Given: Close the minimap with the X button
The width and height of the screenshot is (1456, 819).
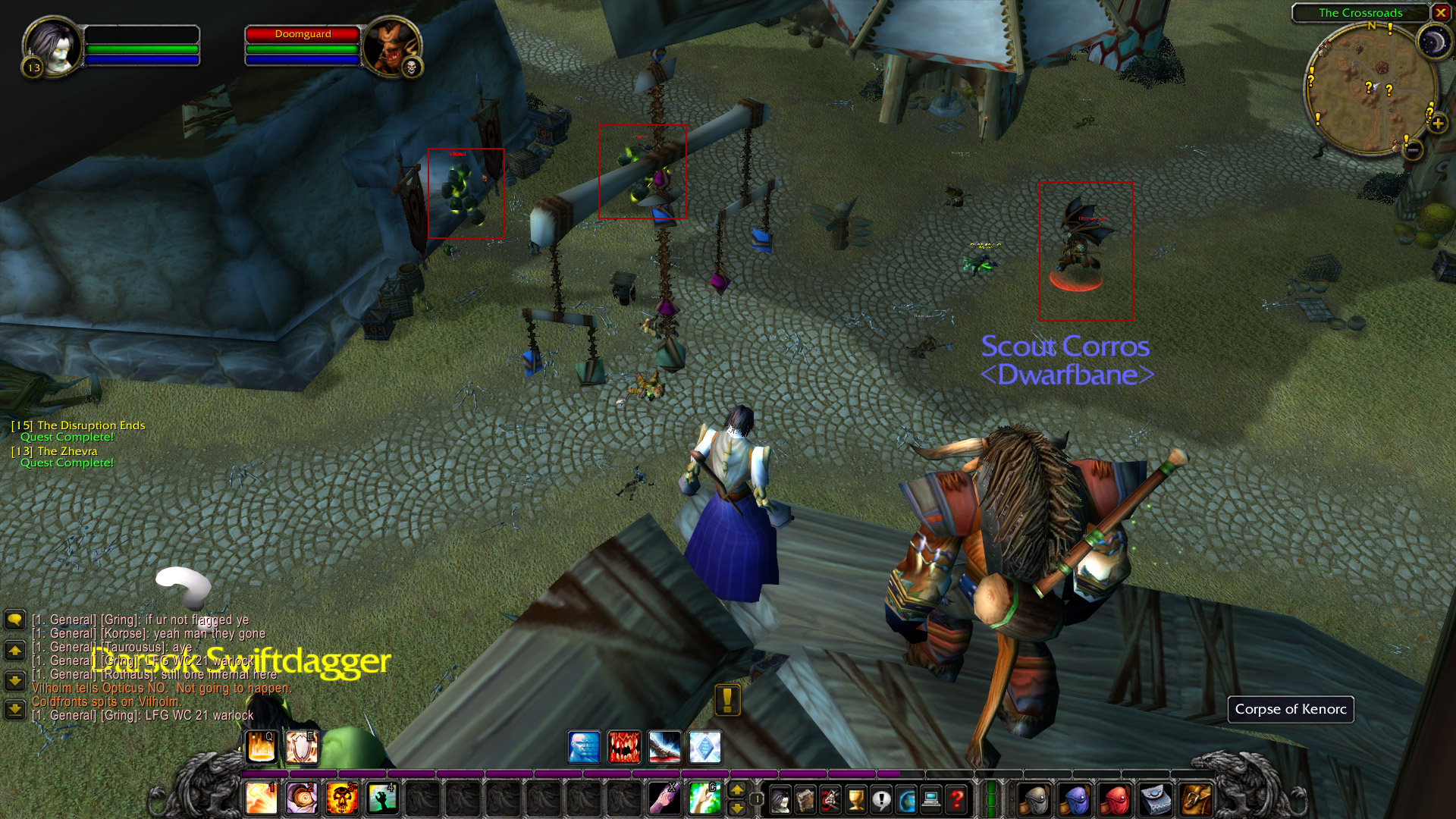Looking at the screenshot, I should 1440,13.
